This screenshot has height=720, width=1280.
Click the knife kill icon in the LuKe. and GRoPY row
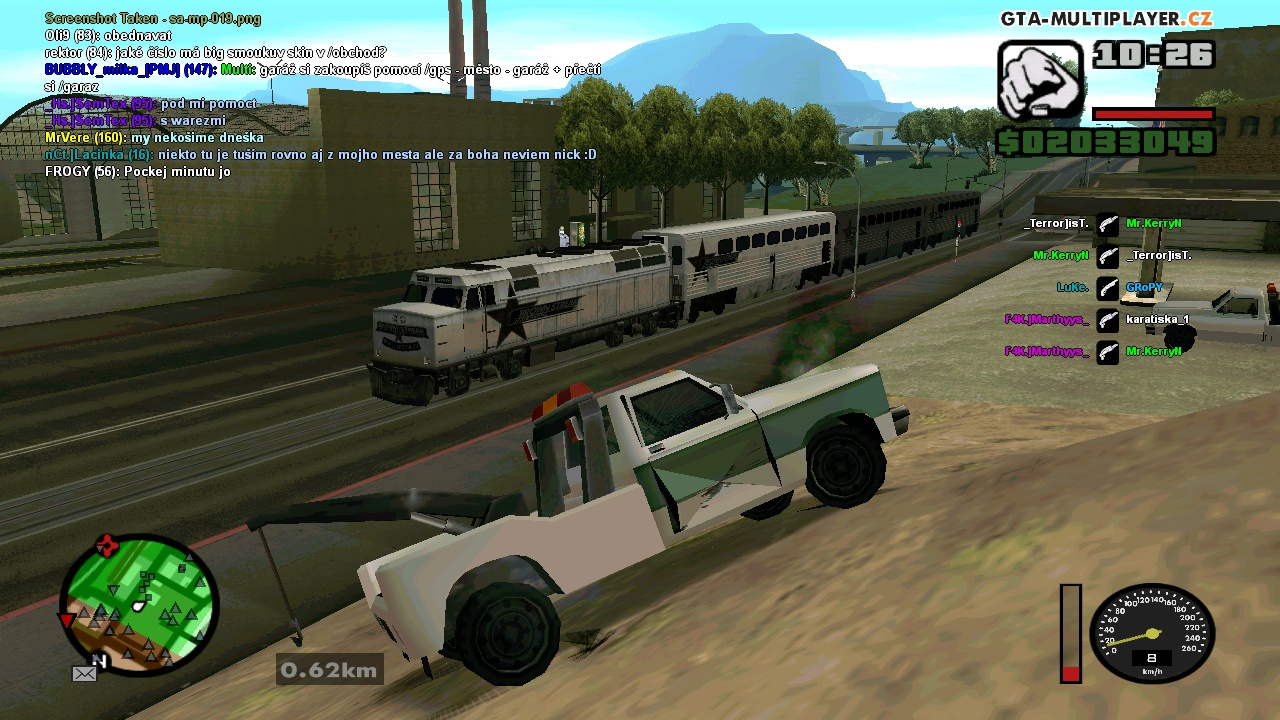pyautogui.click(x=1107, y=288)
